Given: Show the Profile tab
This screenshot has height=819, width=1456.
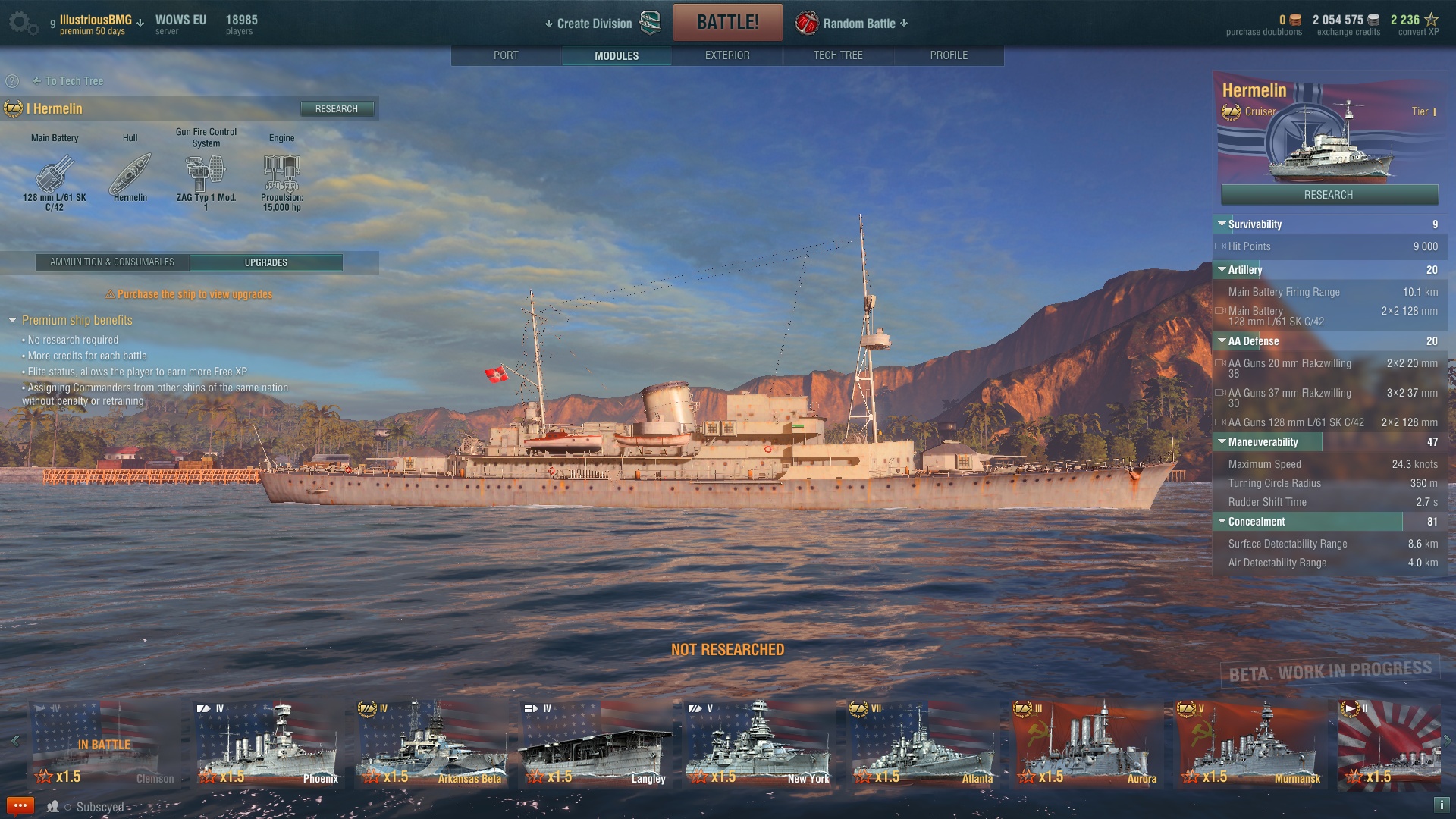Looking at the screenshot, I should click(948, 55).
